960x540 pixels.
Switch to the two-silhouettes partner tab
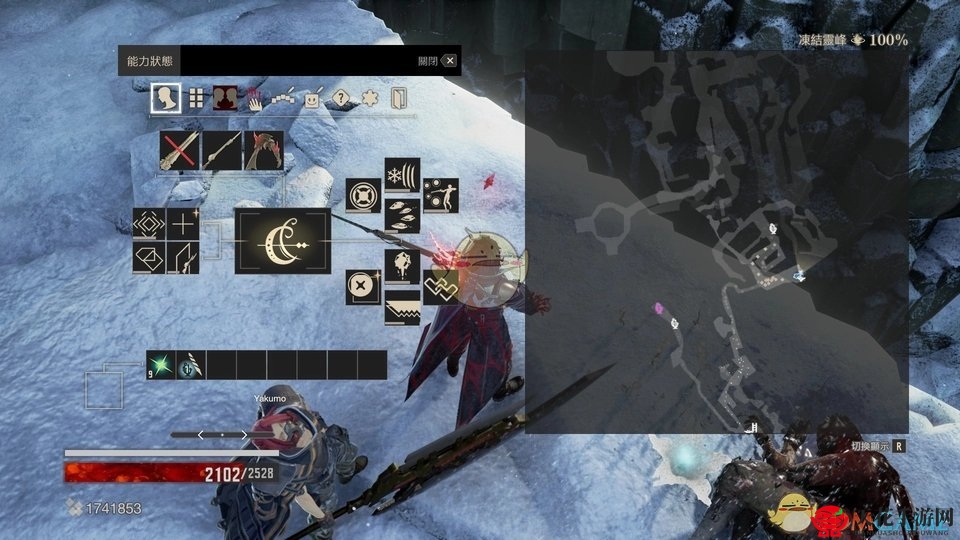point(226,98)
